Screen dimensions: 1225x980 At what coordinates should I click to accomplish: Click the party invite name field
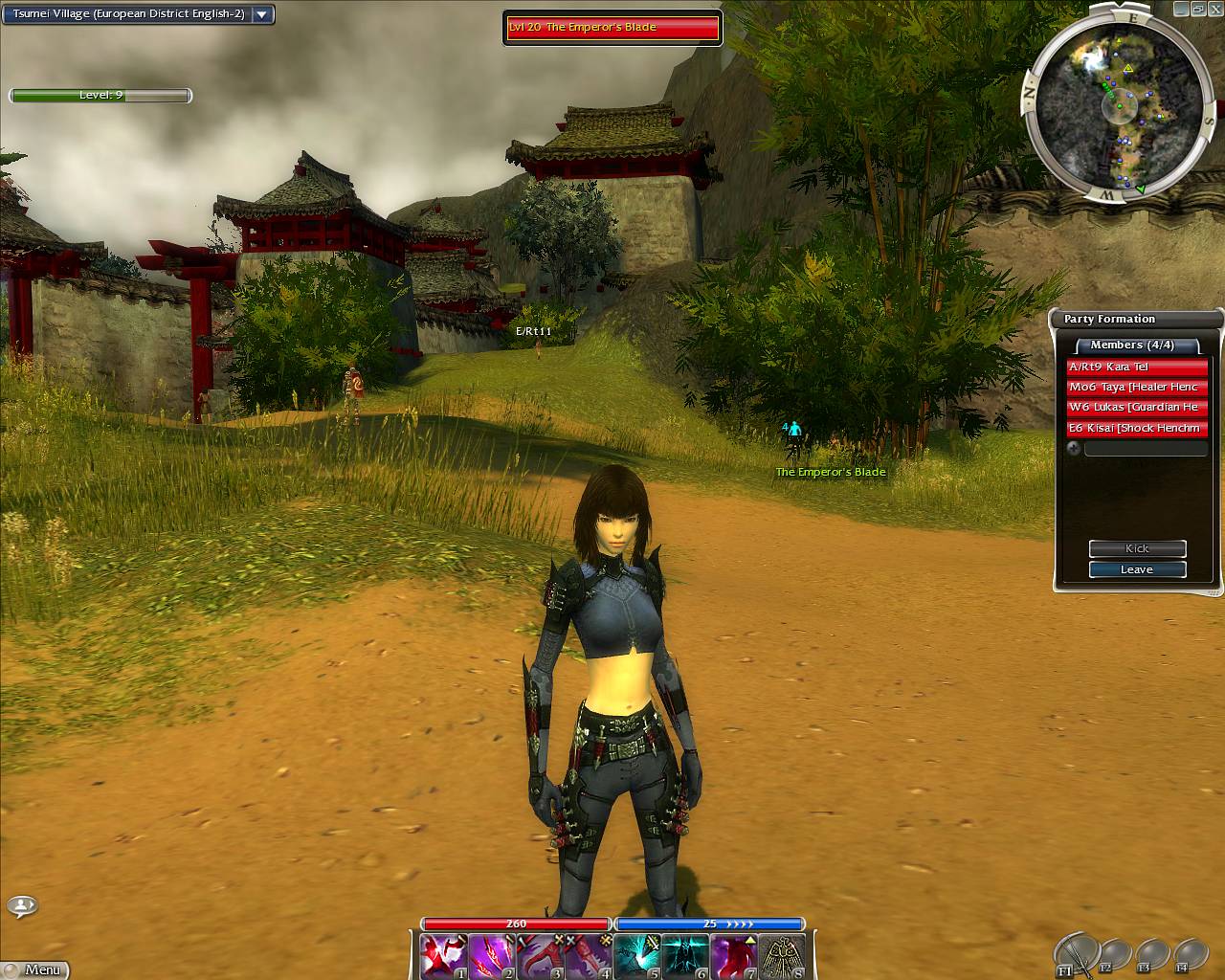(1146, 448)
